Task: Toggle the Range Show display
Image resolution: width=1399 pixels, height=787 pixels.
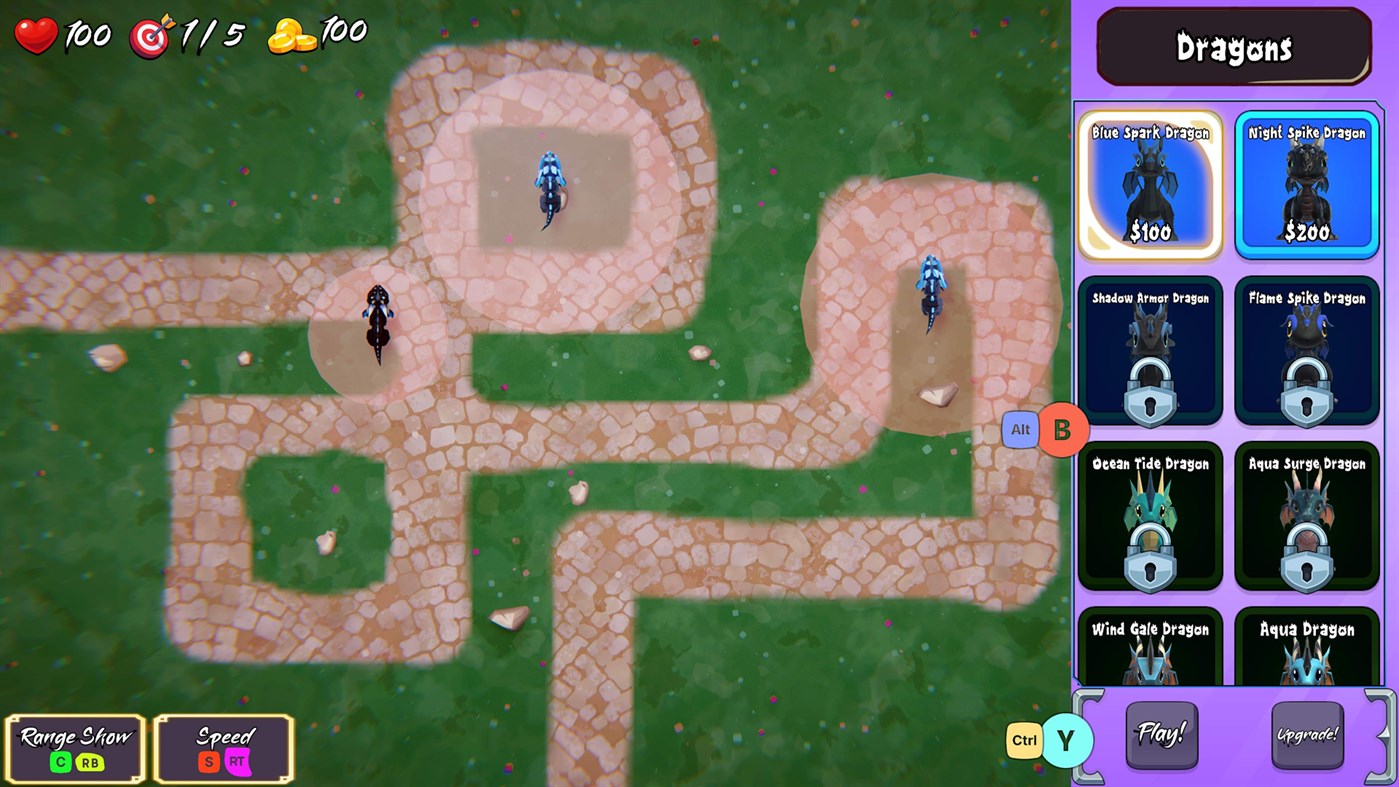Action: (x=73, y=746)
